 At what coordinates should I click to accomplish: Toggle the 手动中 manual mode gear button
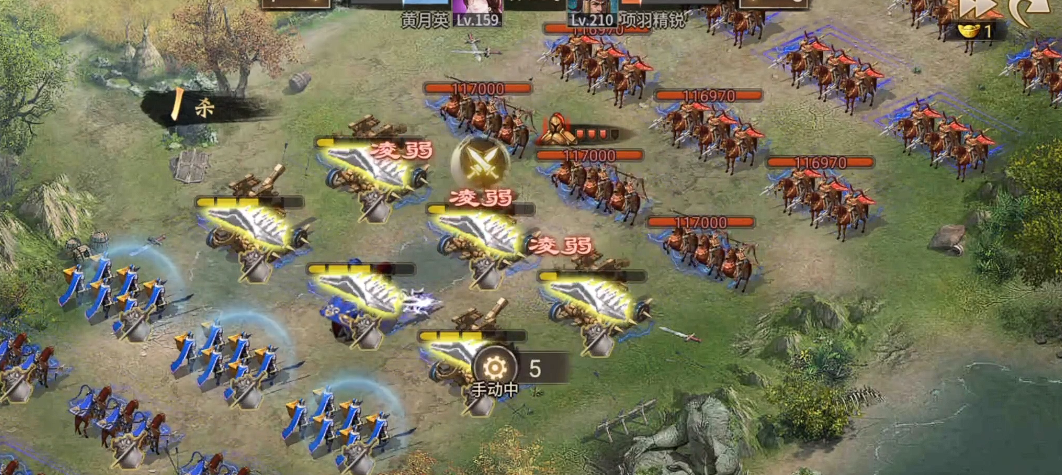(495, 366)
